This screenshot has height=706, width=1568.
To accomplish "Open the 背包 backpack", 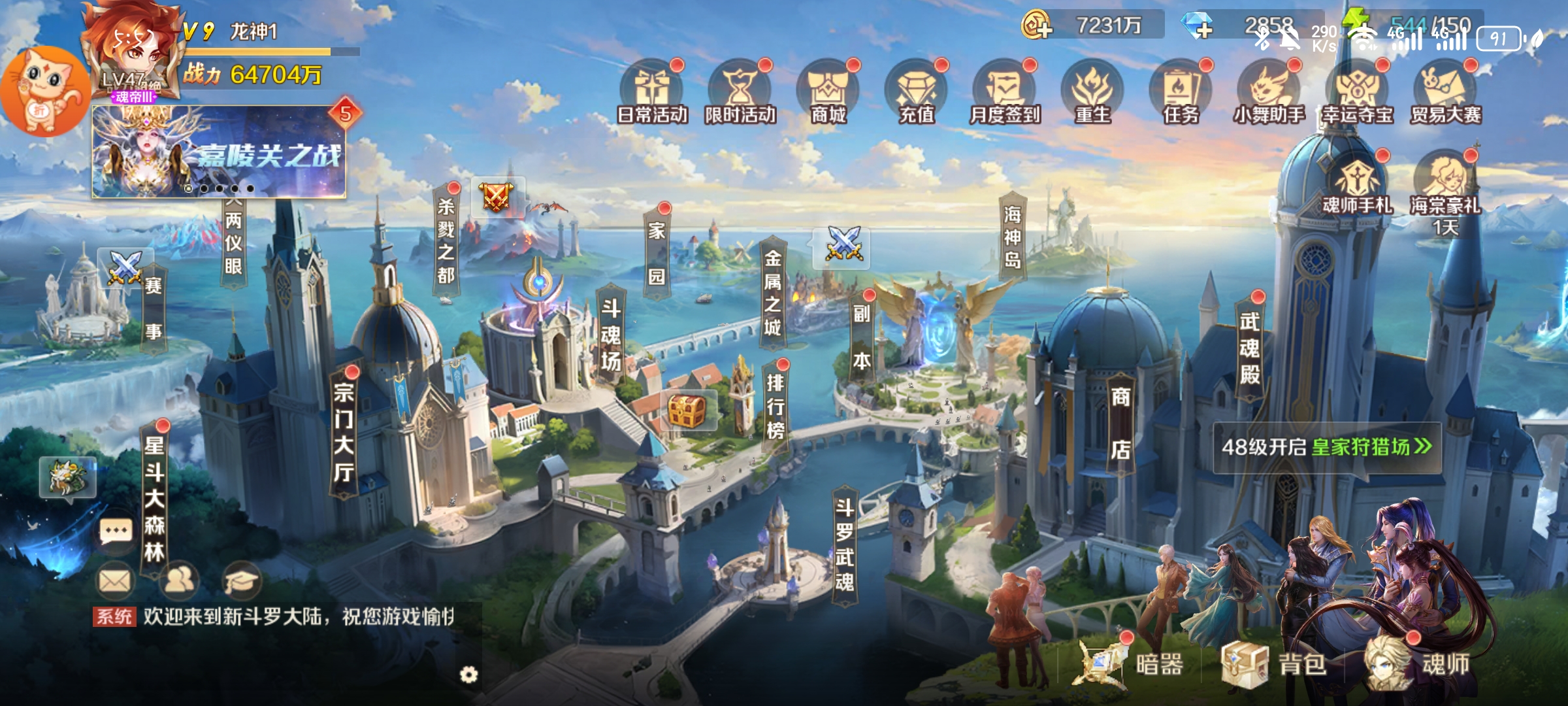I will (1274, 664).
